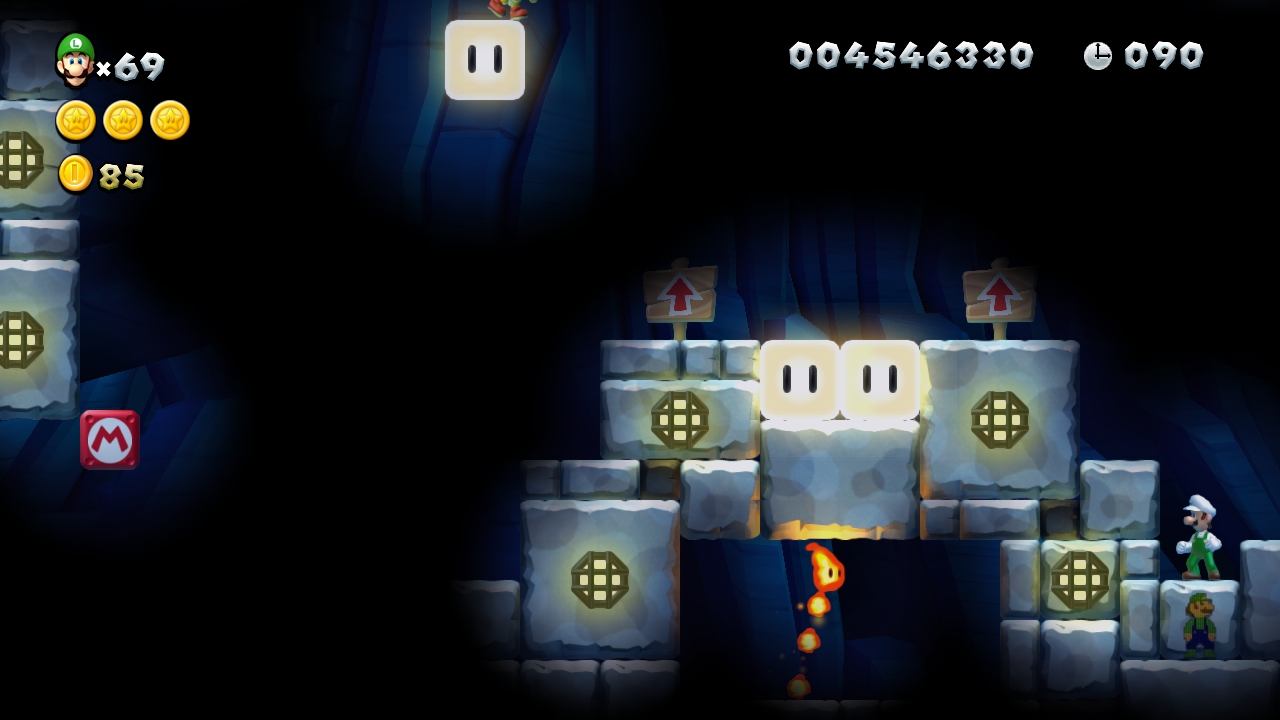Click the glowing item block at the screen top
Viewport: 1280px width, 720px height.
click(x=484, y=62)
